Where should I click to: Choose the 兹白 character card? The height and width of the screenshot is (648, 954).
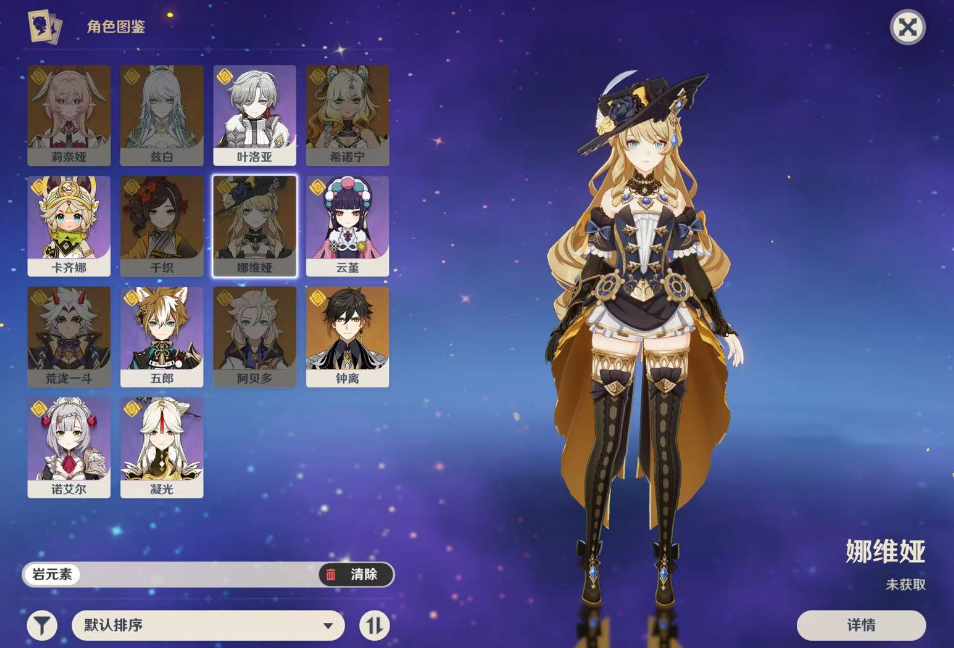(162, 114)
